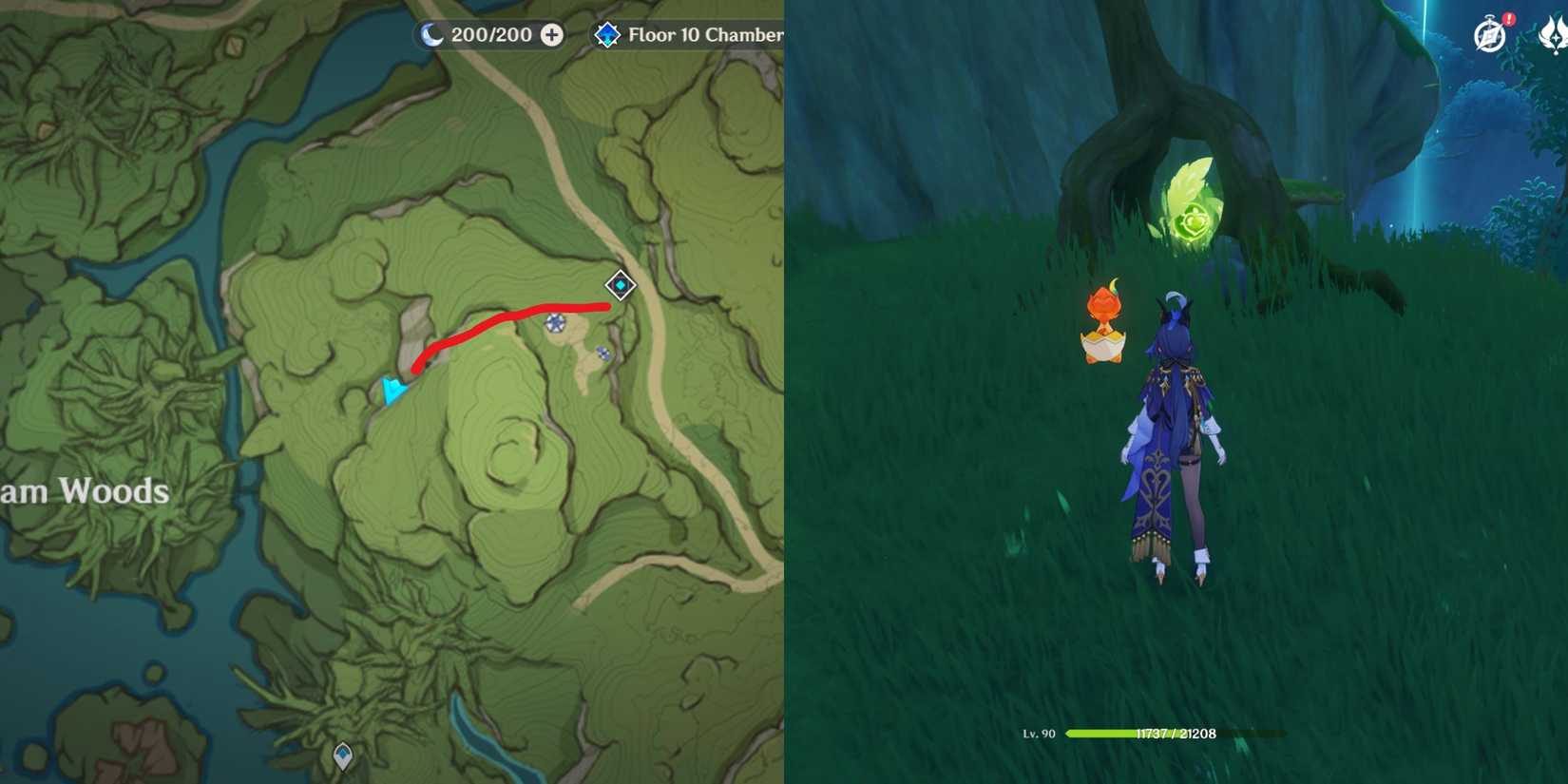Click the "am Woods" region label

click(x=86, y=492)
